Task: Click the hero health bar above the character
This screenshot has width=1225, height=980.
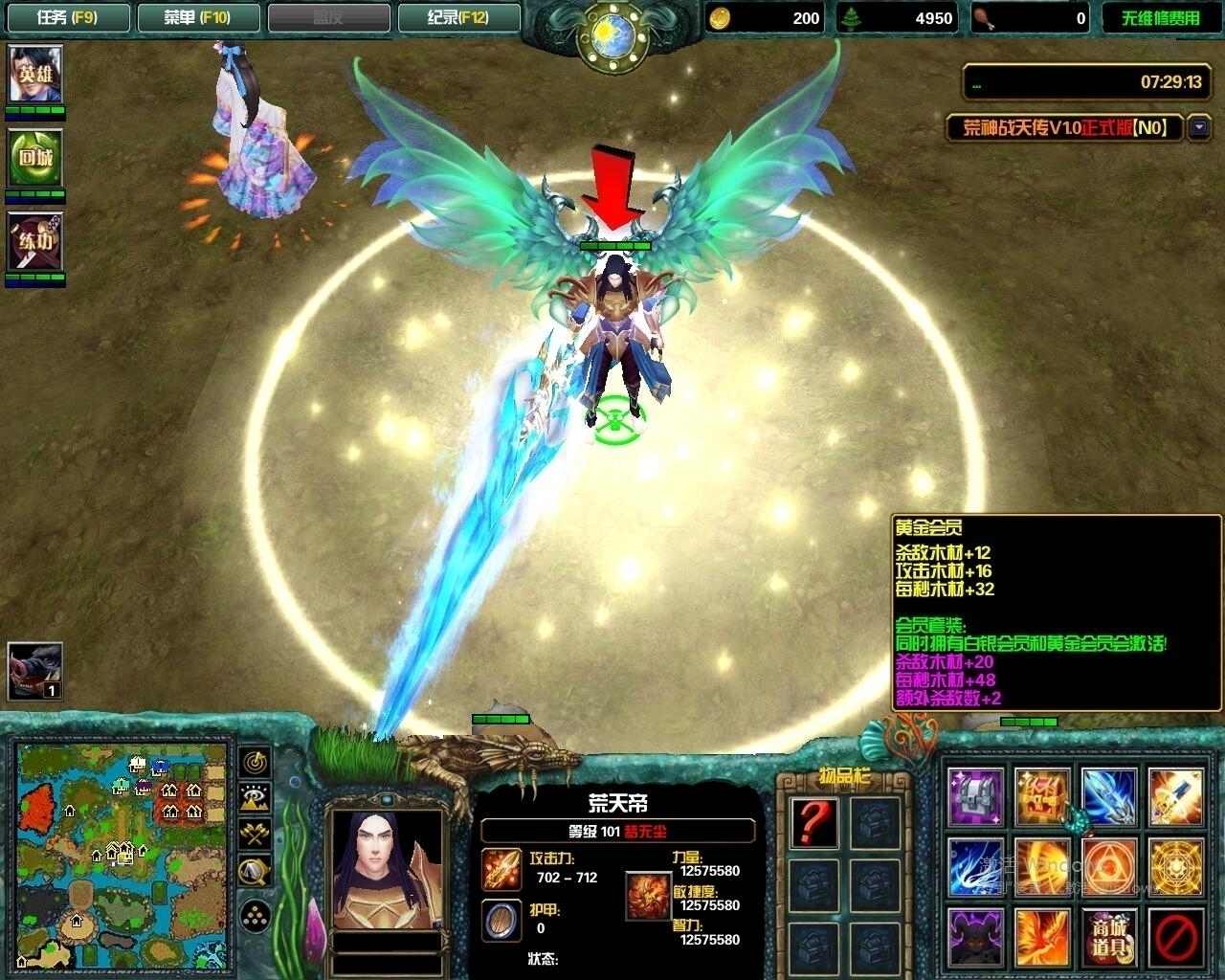Action: [617, 245]
